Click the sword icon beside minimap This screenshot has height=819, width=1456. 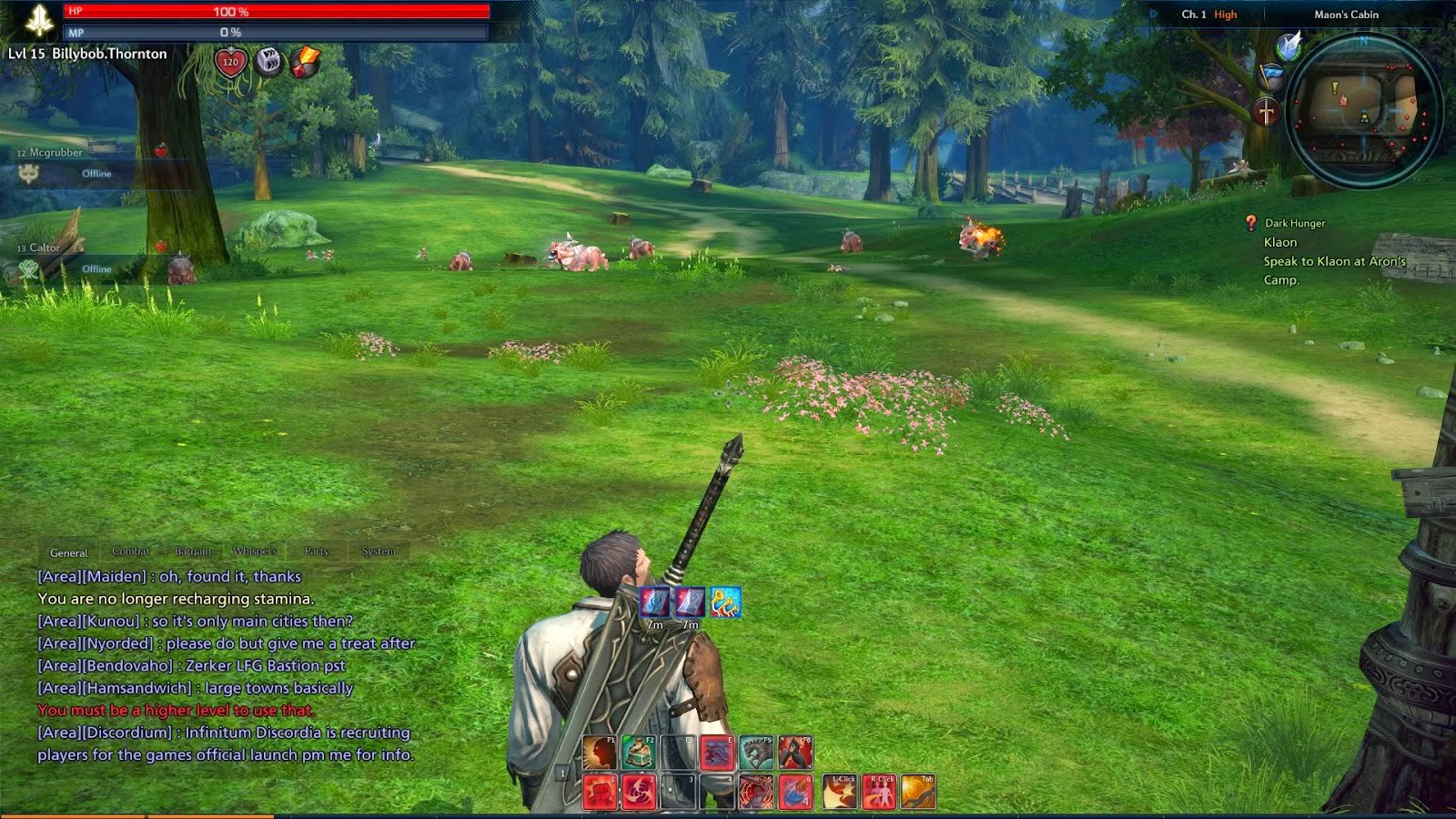(1266, 113)
